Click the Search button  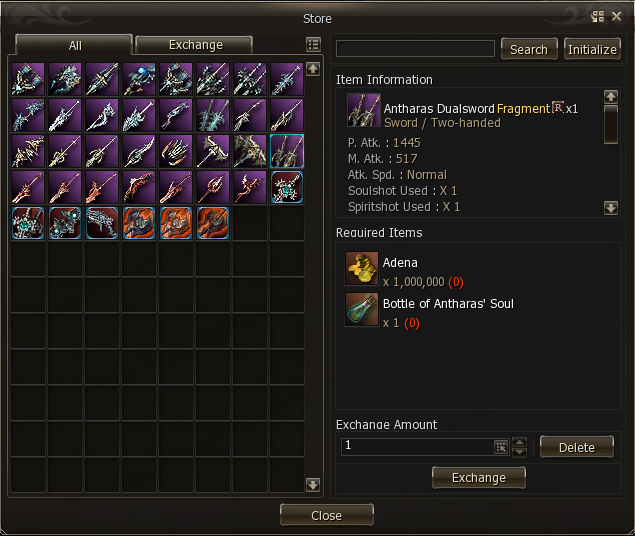(528, 49)
